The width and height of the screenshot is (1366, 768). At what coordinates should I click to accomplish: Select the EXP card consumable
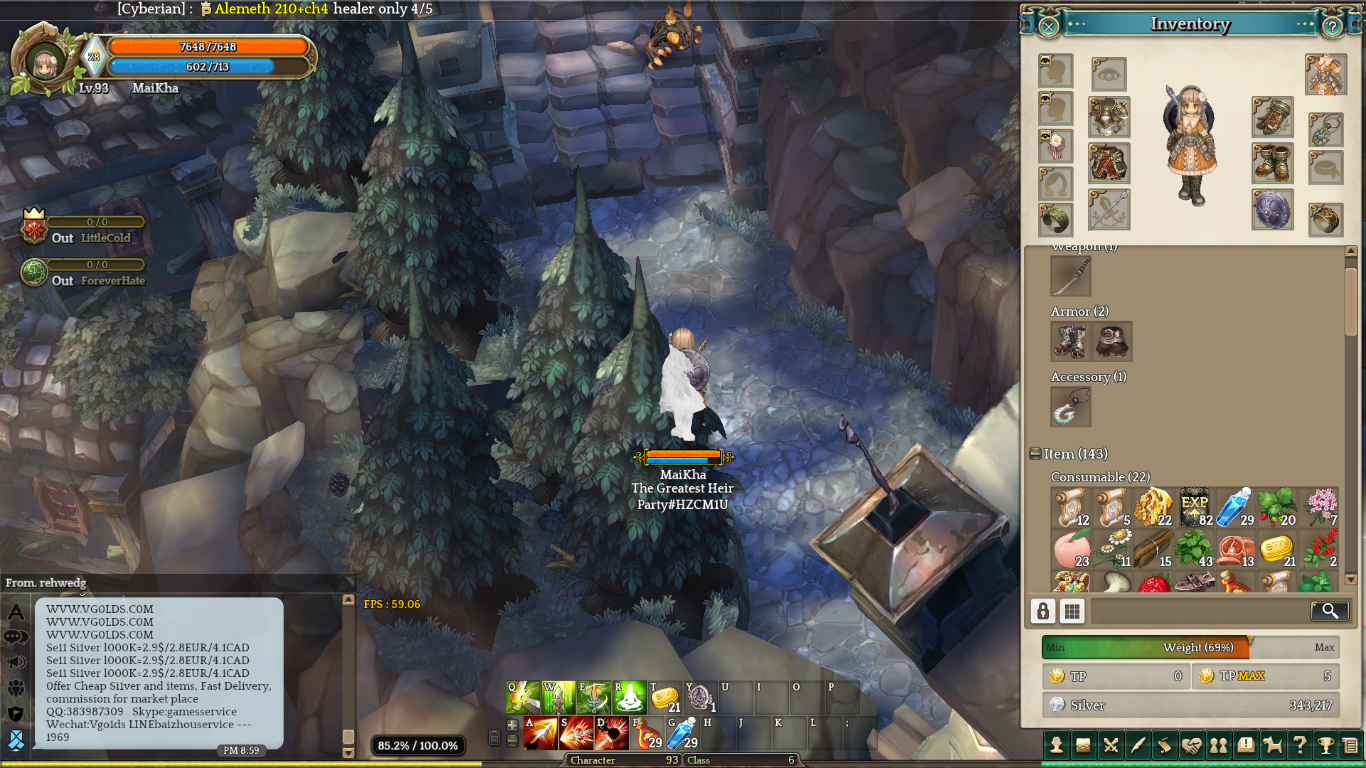tap(1195, 507)
